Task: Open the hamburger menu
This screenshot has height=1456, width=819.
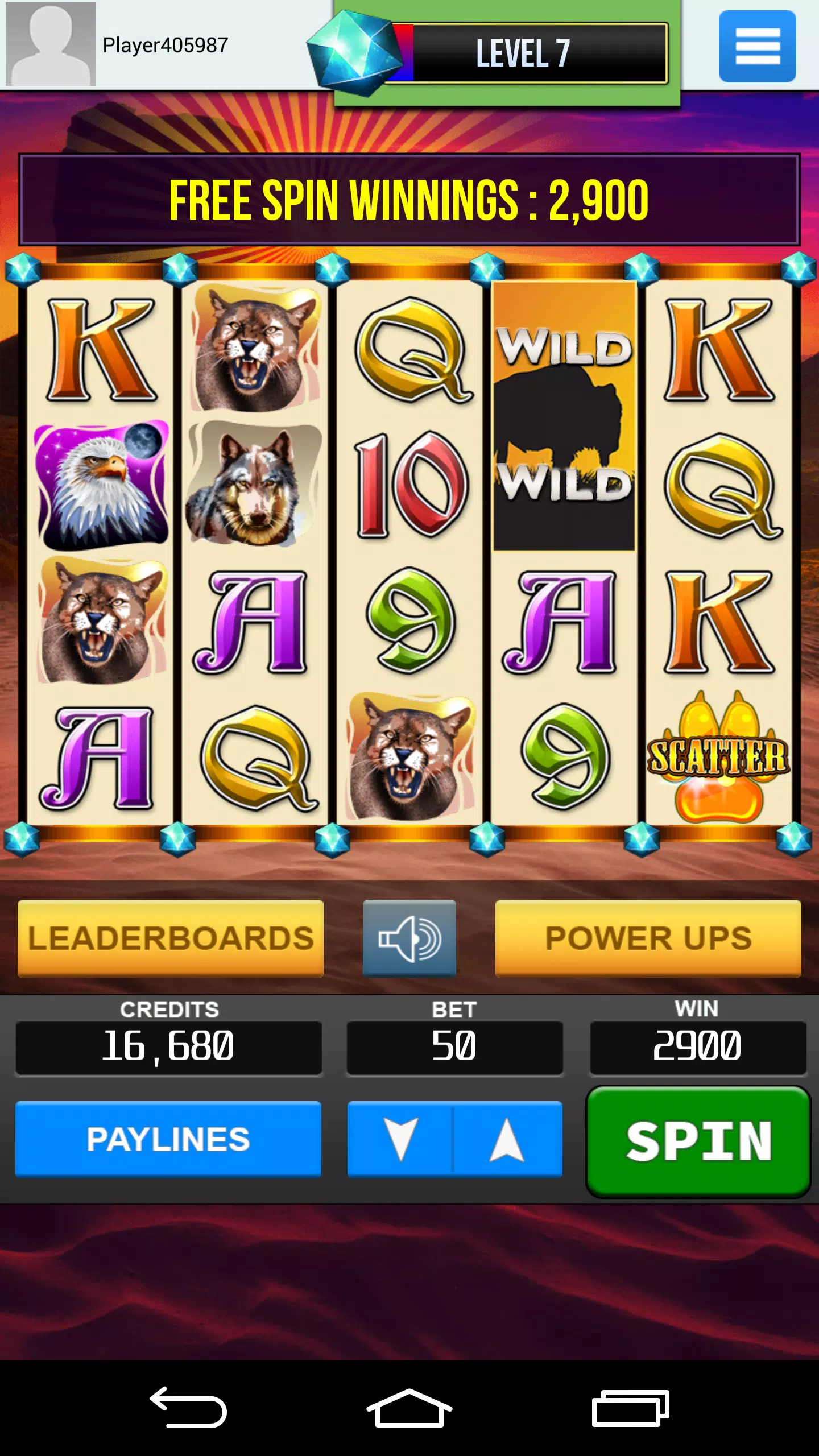Action: tap(756, 45)
